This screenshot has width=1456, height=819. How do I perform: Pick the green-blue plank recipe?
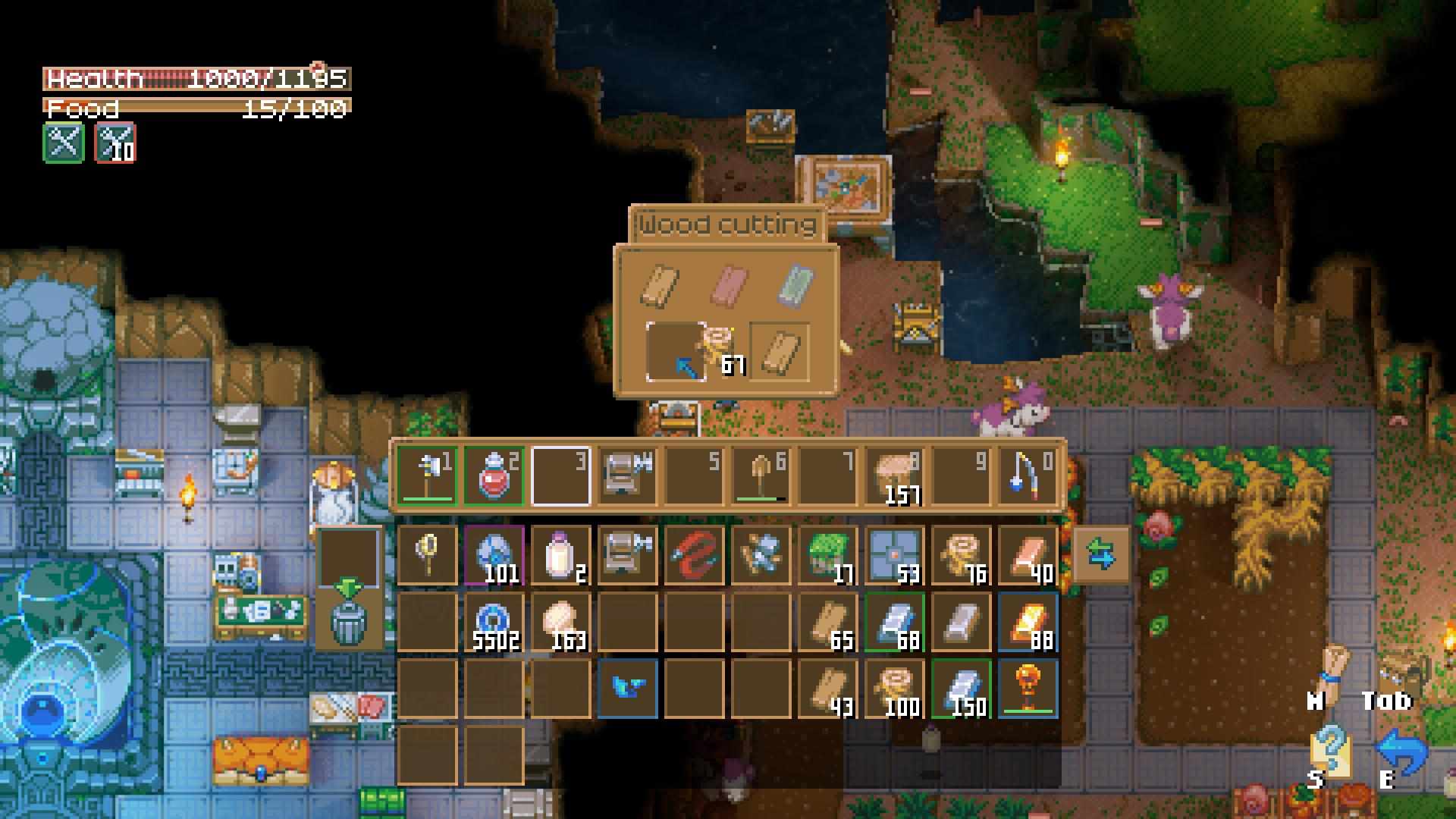(795, 285)
